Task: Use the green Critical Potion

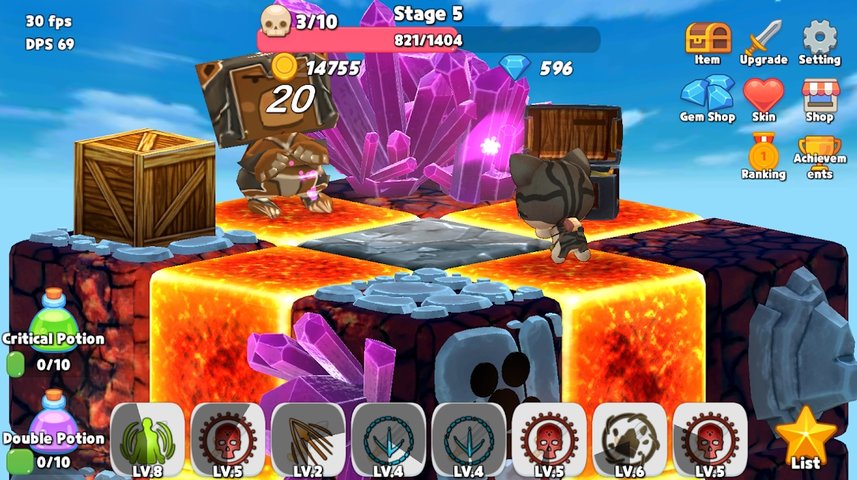Action: (x=52, y=316)
